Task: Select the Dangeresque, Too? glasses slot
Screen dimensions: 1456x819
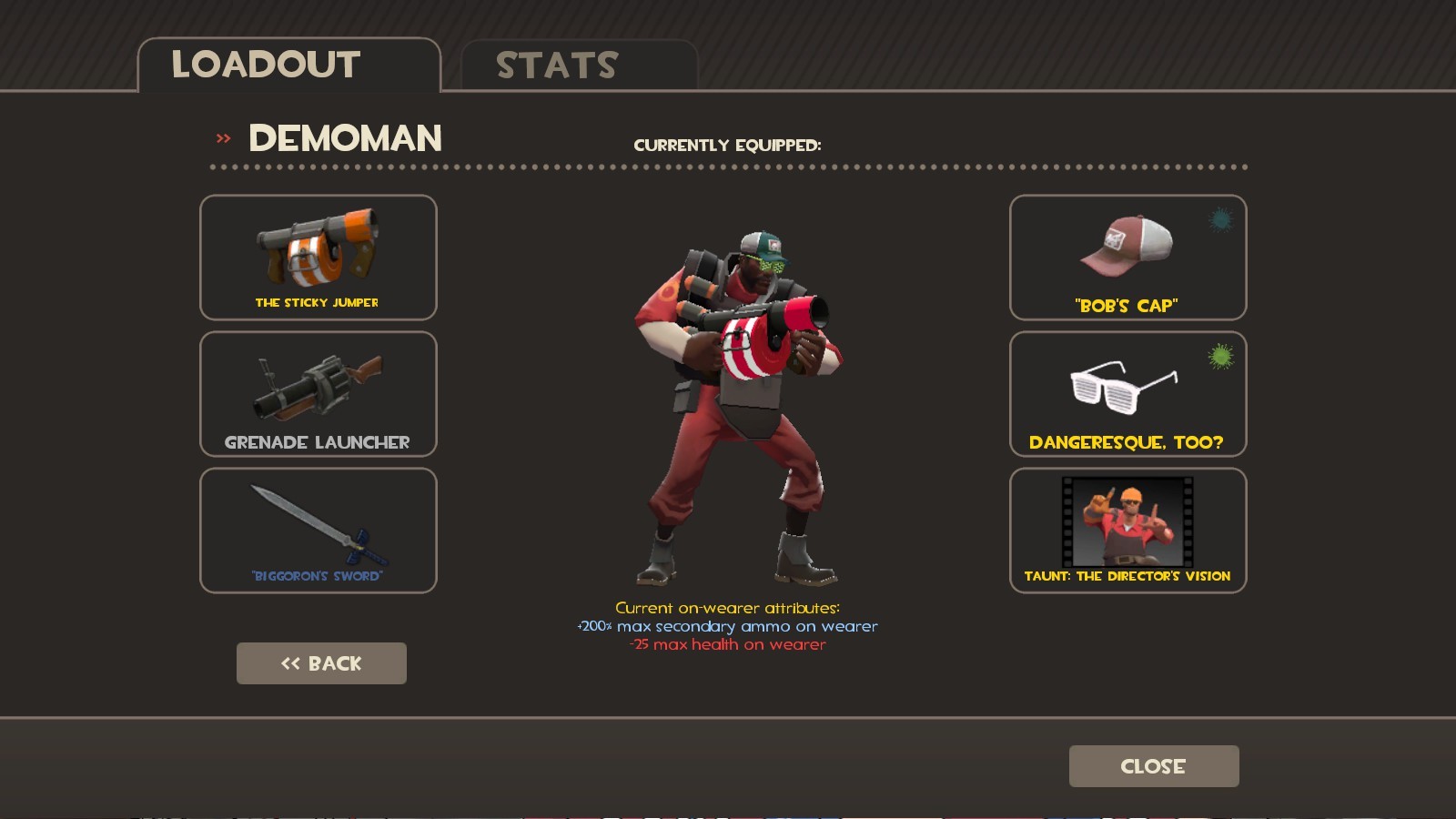Action: [x=1127, y=393]
